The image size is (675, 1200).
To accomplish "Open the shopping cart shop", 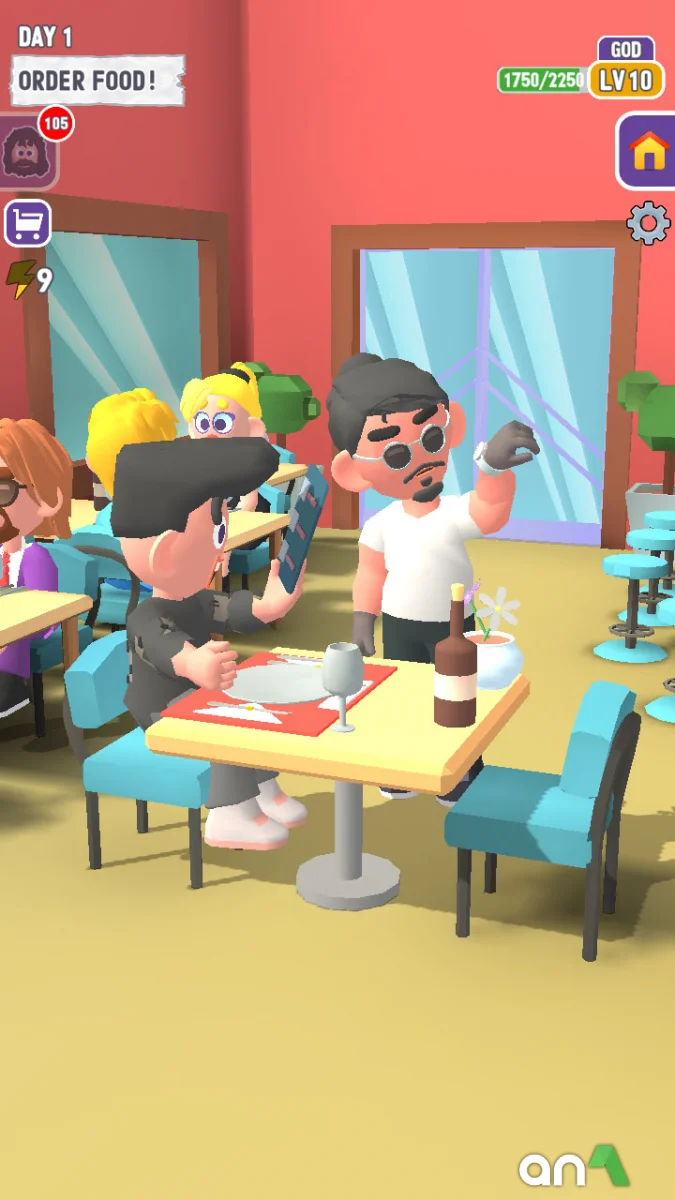I will [27, 223].
